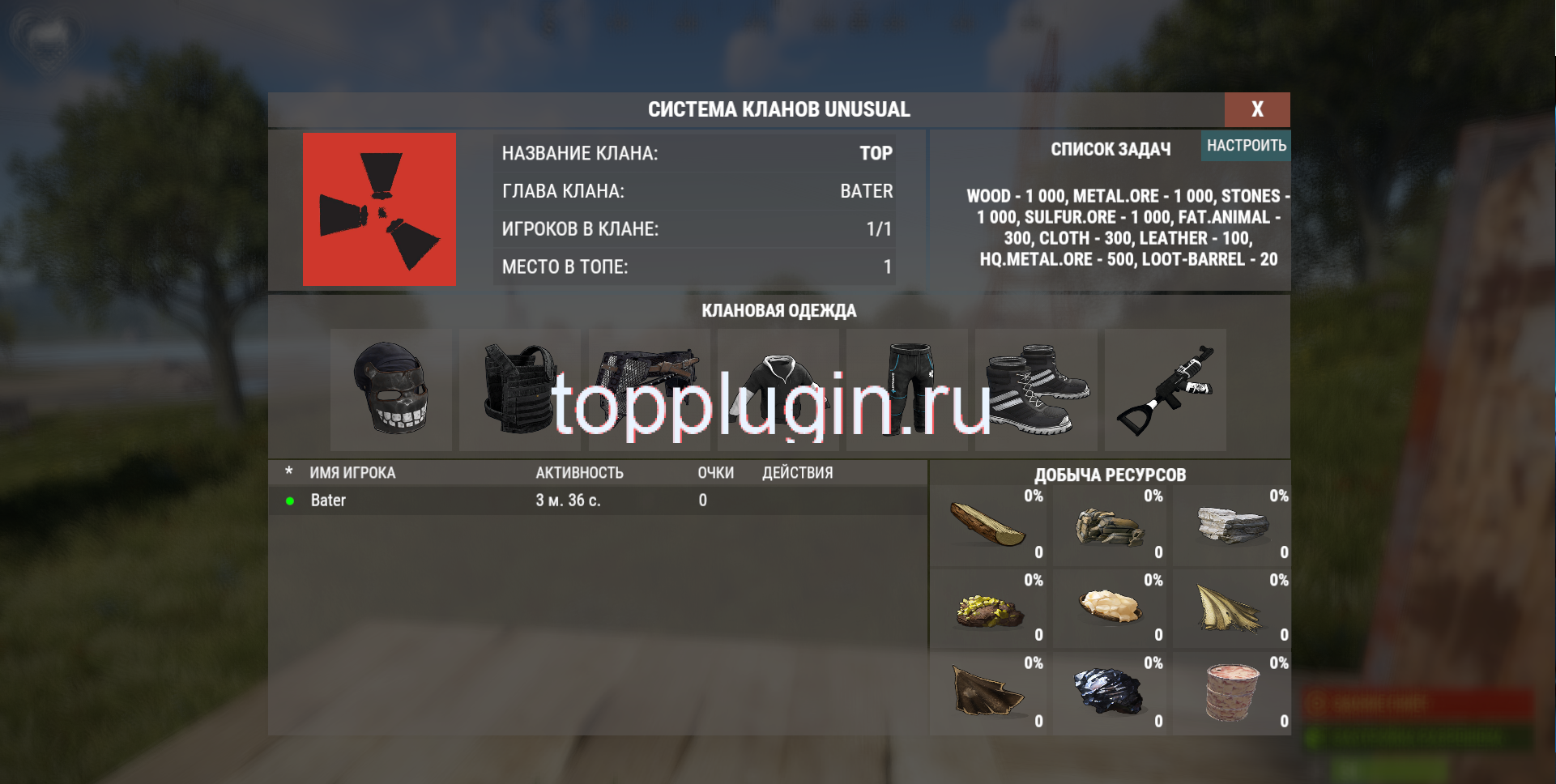Image resolution: width=1556 pixels, height=784 pixels.
Task: Select the hoodie clothing slot
Action: (778, 390)
